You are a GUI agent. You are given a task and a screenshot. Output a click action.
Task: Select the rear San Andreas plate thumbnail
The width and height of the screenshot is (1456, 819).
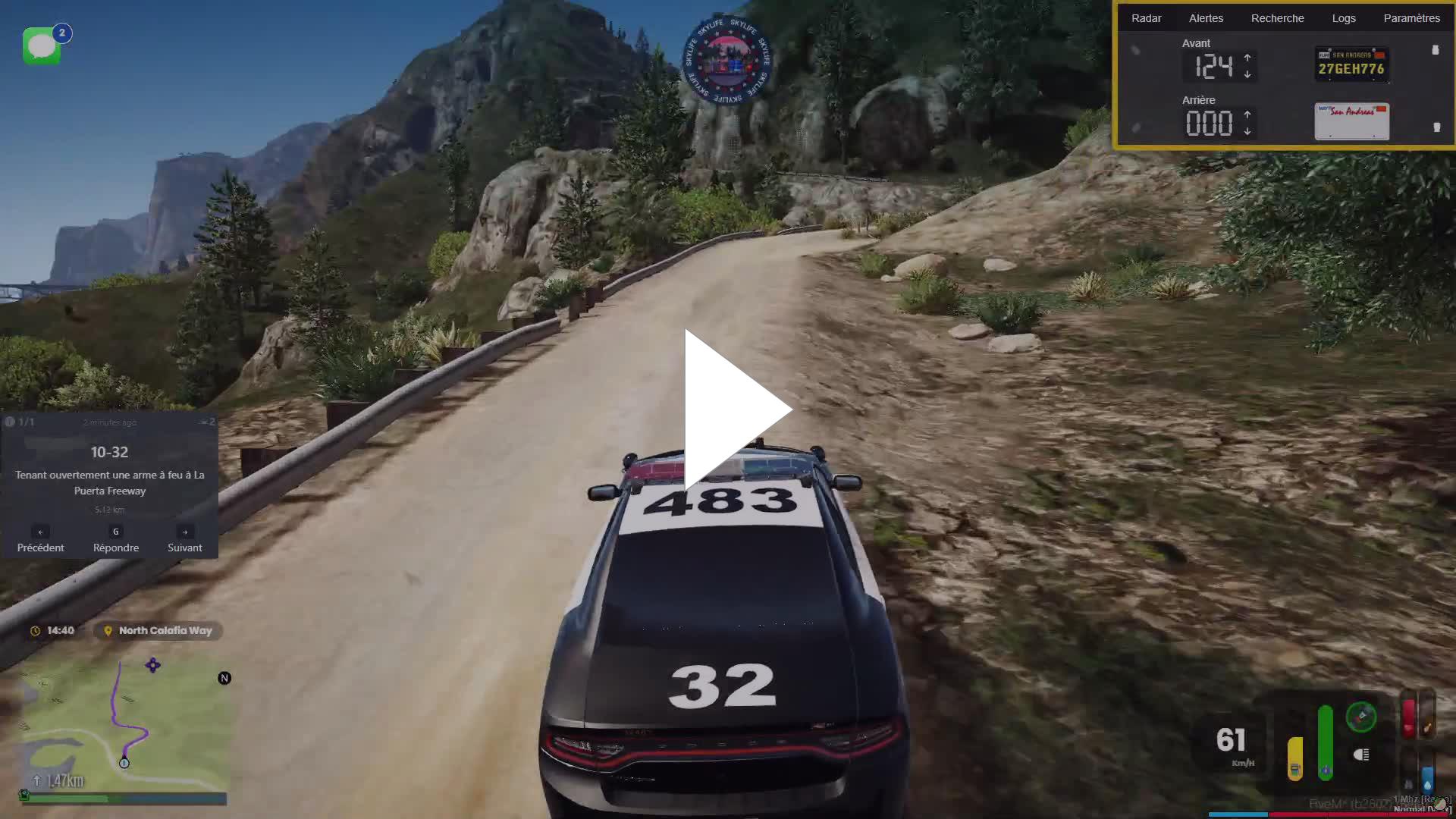pyautogui.click(x=1351, y=121)
